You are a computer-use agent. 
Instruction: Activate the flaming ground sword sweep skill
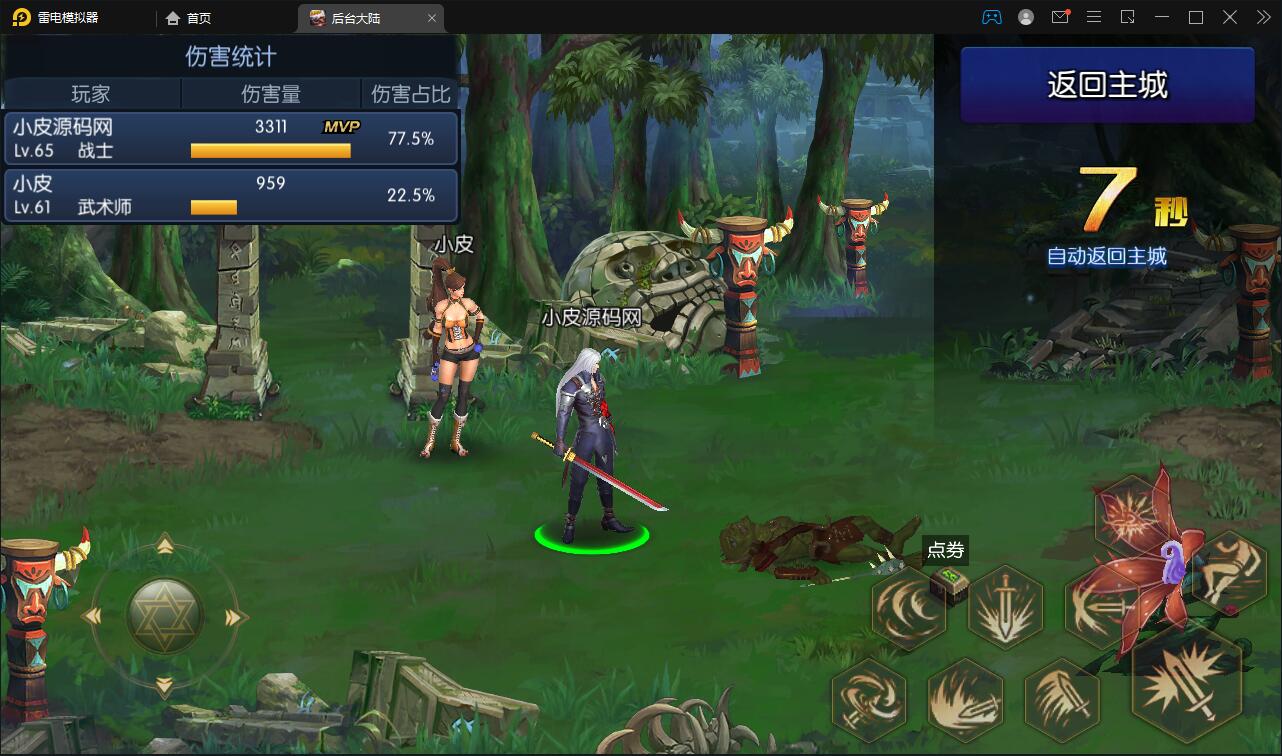pos(965,698)
